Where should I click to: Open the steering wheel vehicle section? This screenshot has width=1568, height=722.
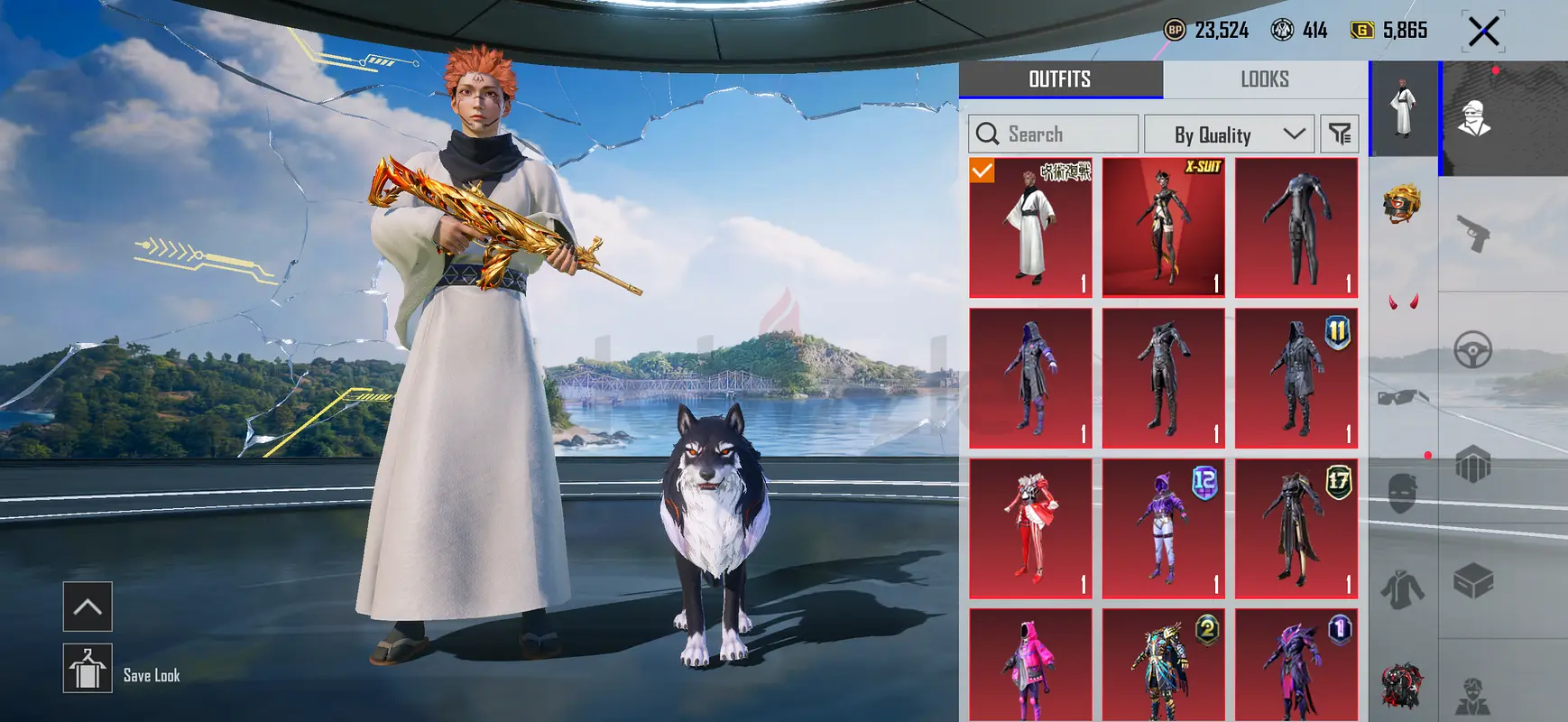point(1473,350)
